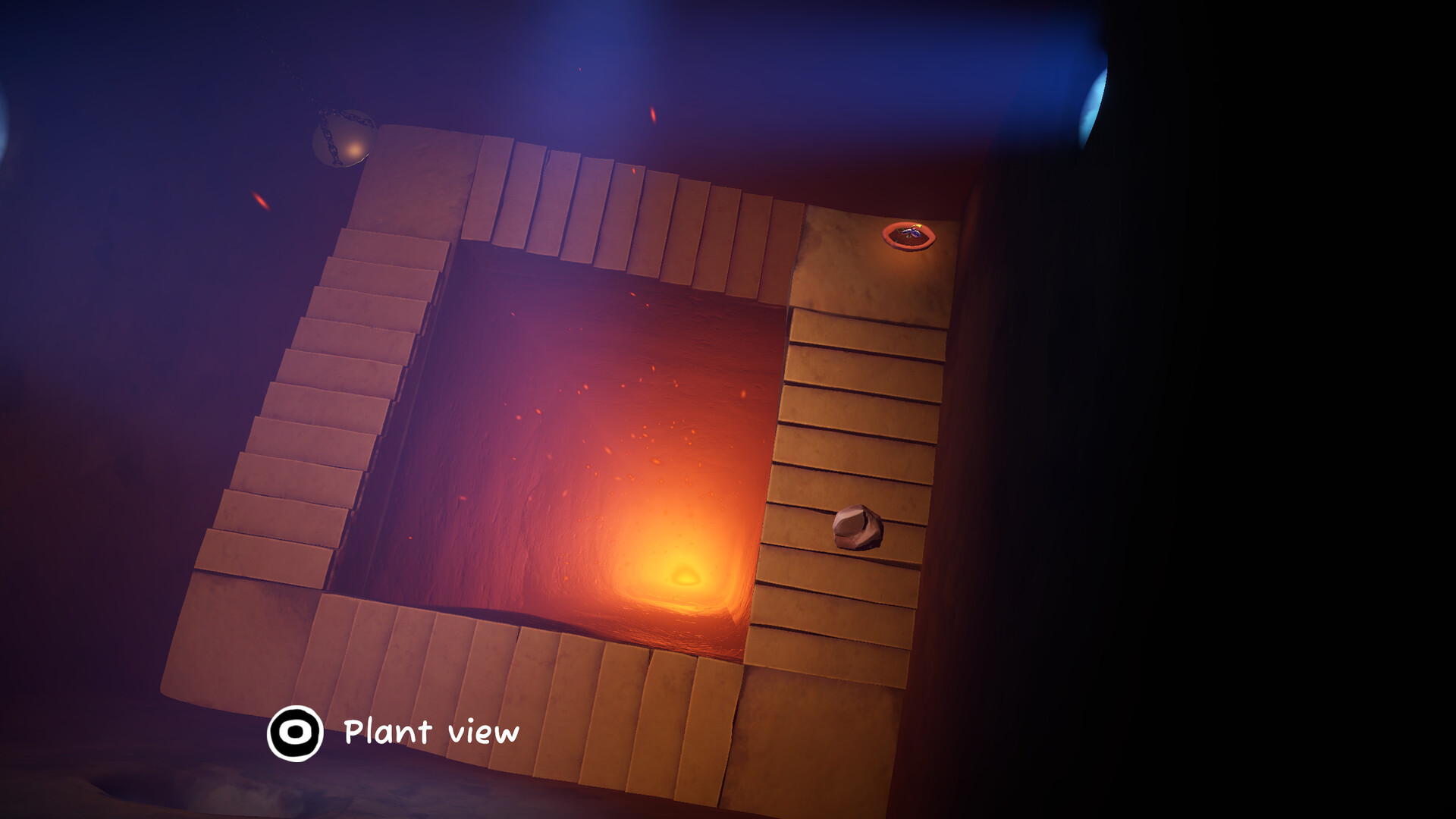
Task: Click the circular Plant view button icon
Action: tap(296, 733)
